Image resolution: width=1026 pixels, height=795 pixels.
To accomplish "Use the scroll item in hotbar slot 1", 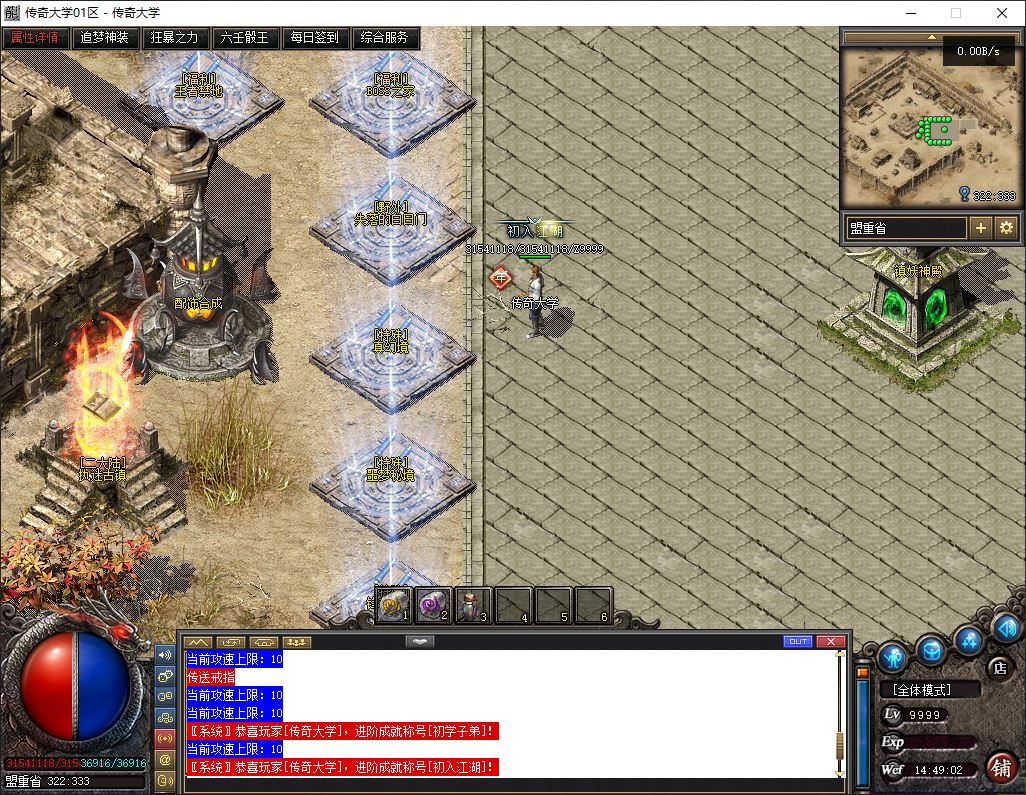I will click(x=393, y=604).
